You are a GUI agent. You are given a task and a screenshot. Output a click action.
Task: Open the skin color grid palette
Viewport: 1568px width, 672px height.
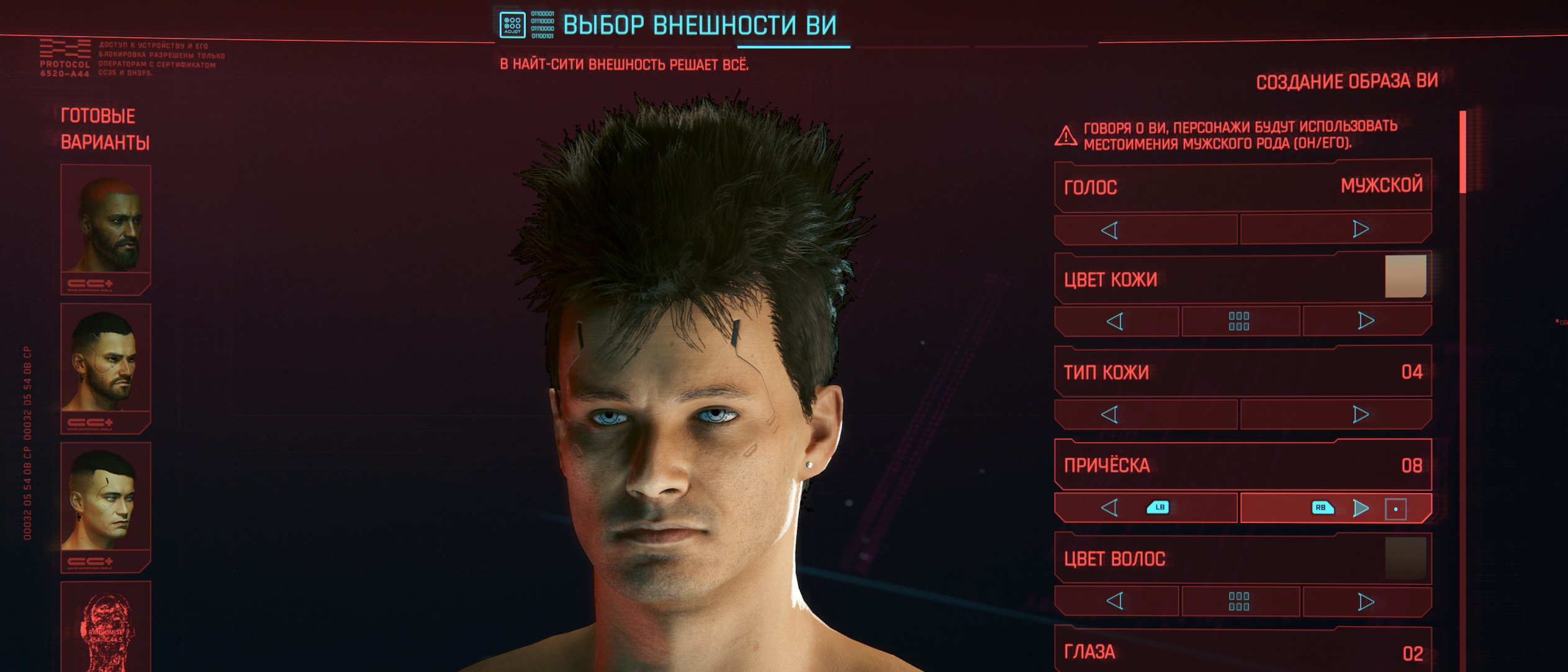1239,322
